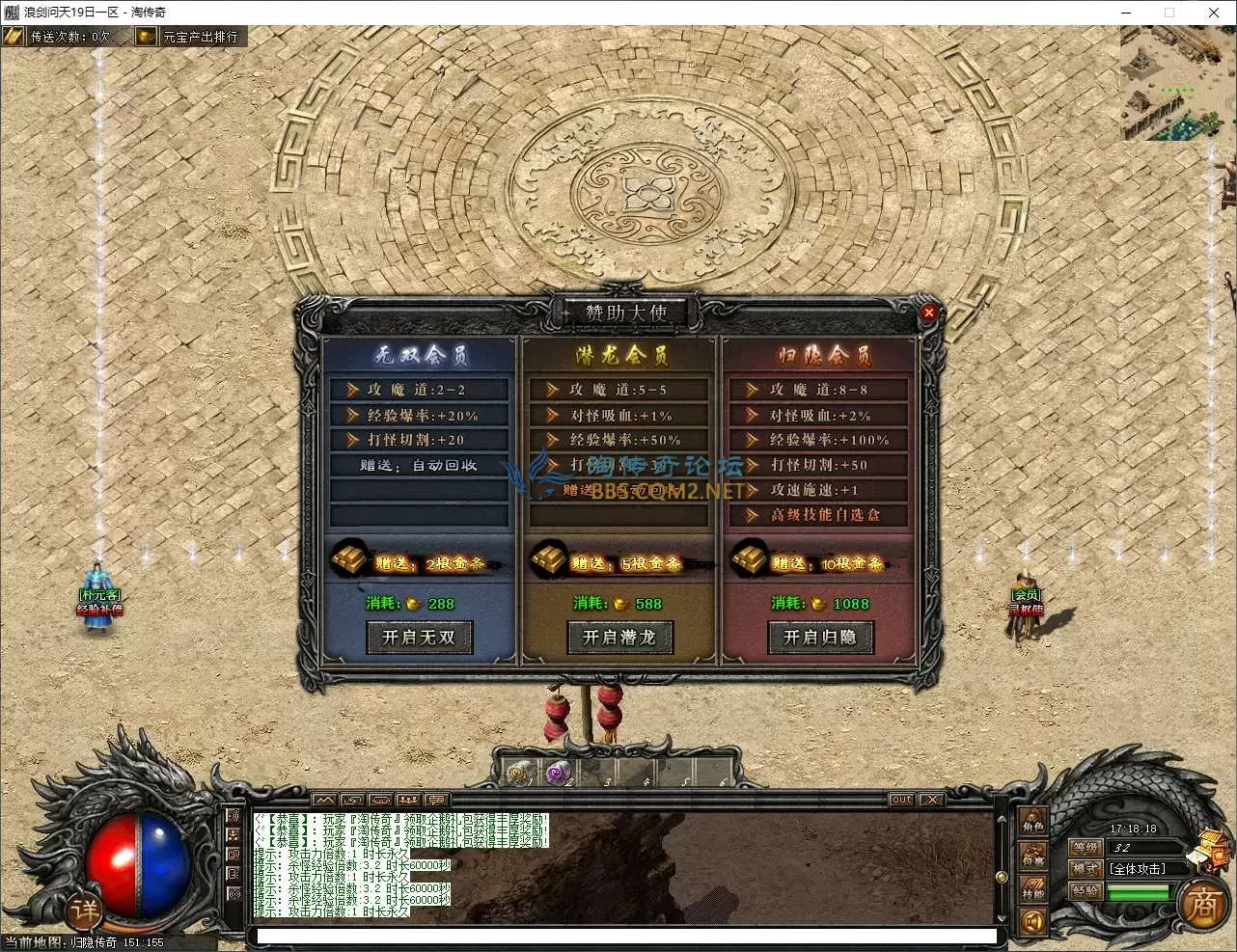
Task: Click the 详 details button by the orb
Action: [x=84, y=911]
